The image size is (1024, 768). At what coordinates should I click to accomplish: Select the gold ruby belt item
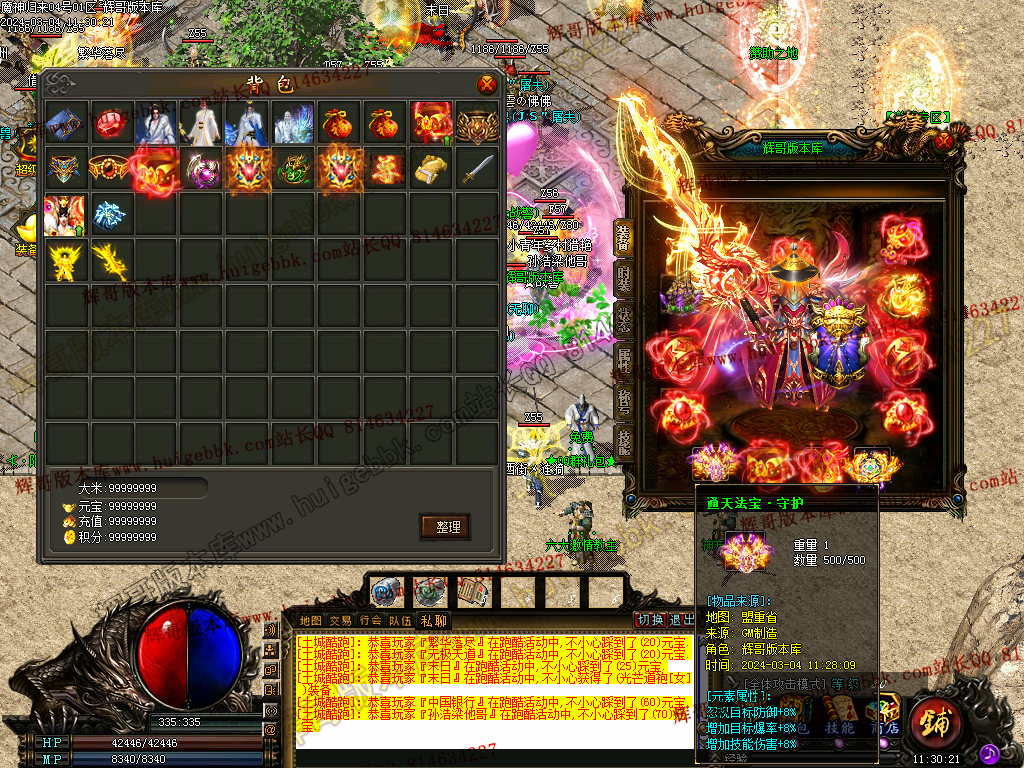point(111,169)
